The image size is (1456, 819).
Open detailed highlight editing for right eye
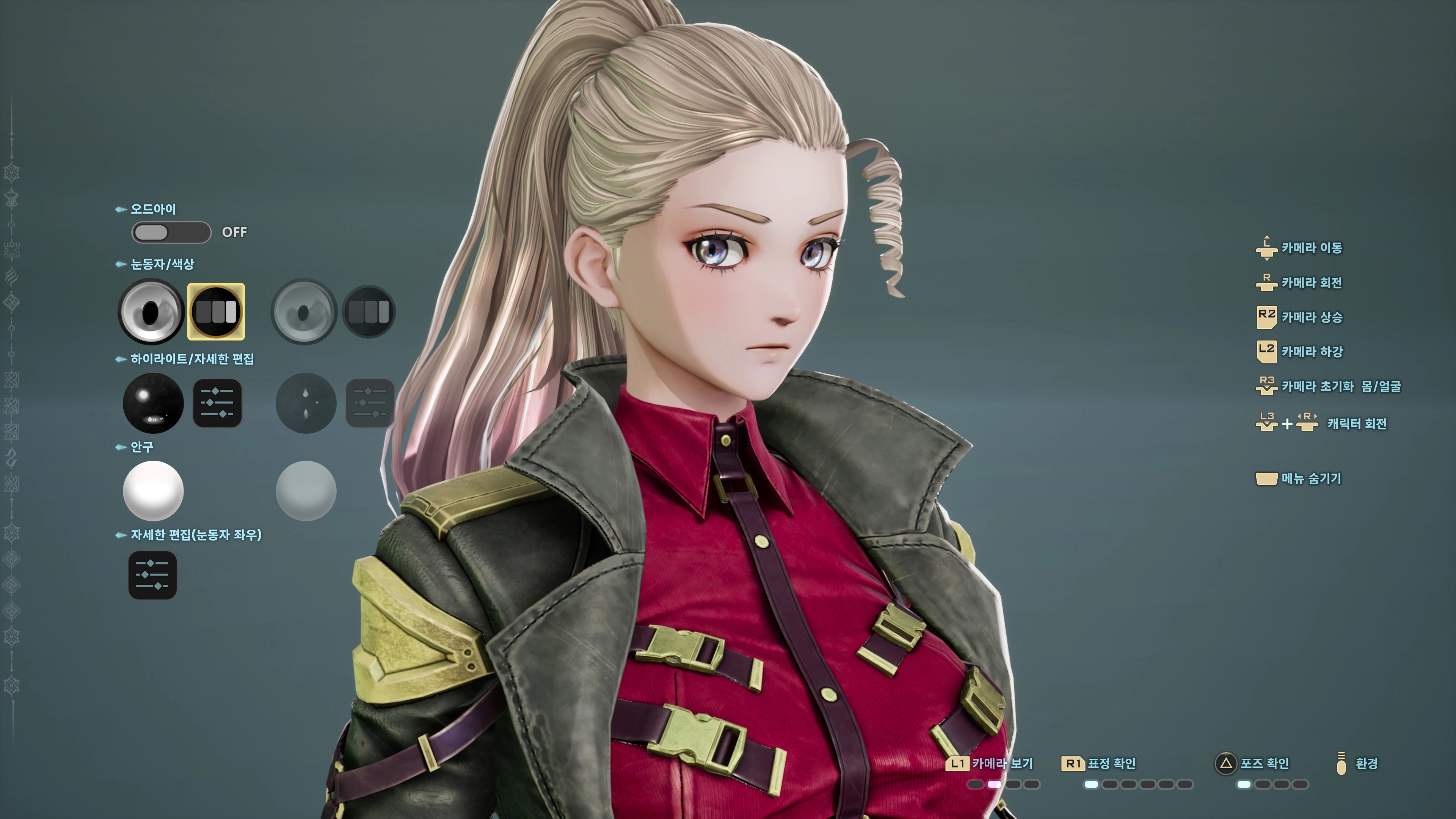(371, 403)
